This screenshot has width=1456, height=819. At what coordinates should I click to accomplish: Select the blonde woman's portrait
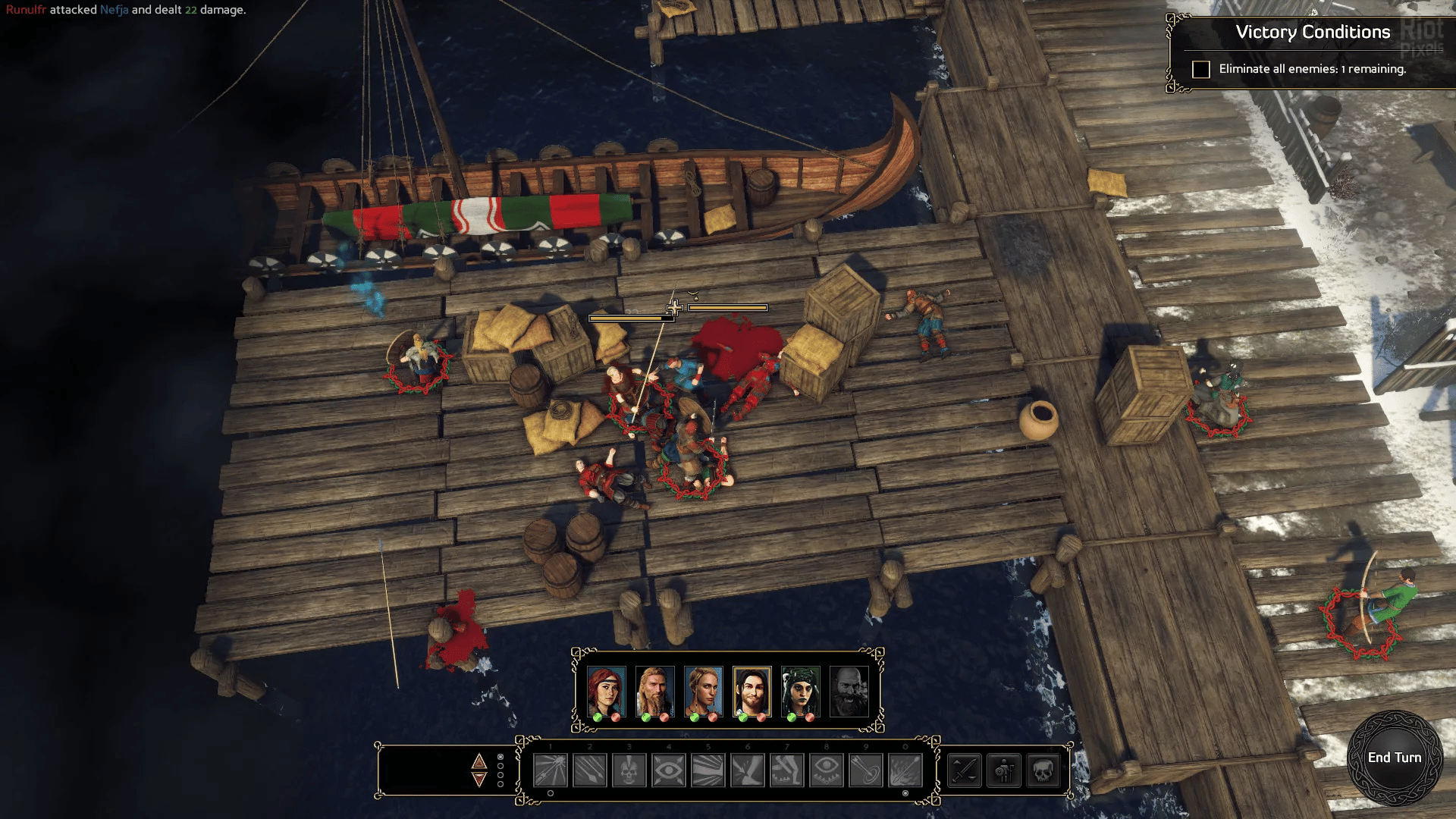704,692
